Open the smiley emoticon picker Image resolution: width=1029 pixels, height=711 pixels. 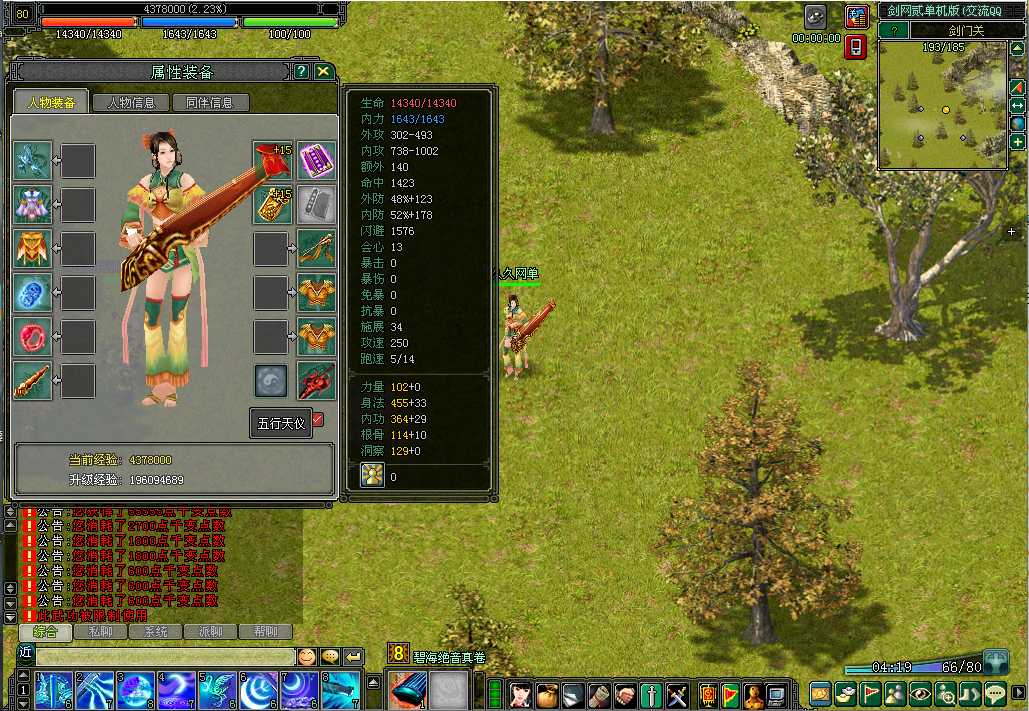click(x=306, y=657)
